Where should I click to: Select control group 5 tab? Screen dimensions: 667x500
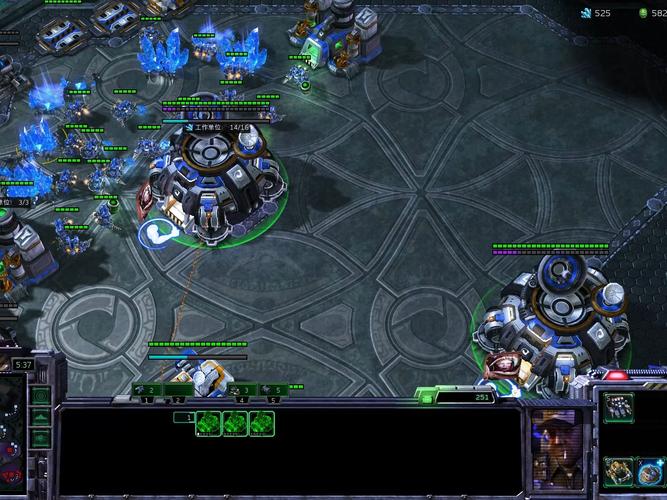tap(272, 390)
